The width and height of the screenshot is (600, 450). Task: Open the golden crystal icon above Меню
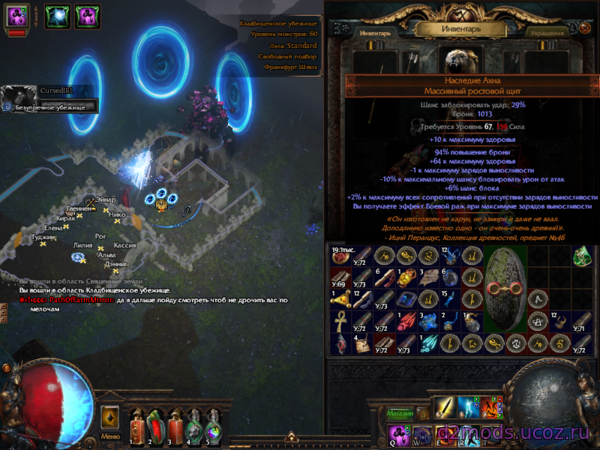coord(110,417)
